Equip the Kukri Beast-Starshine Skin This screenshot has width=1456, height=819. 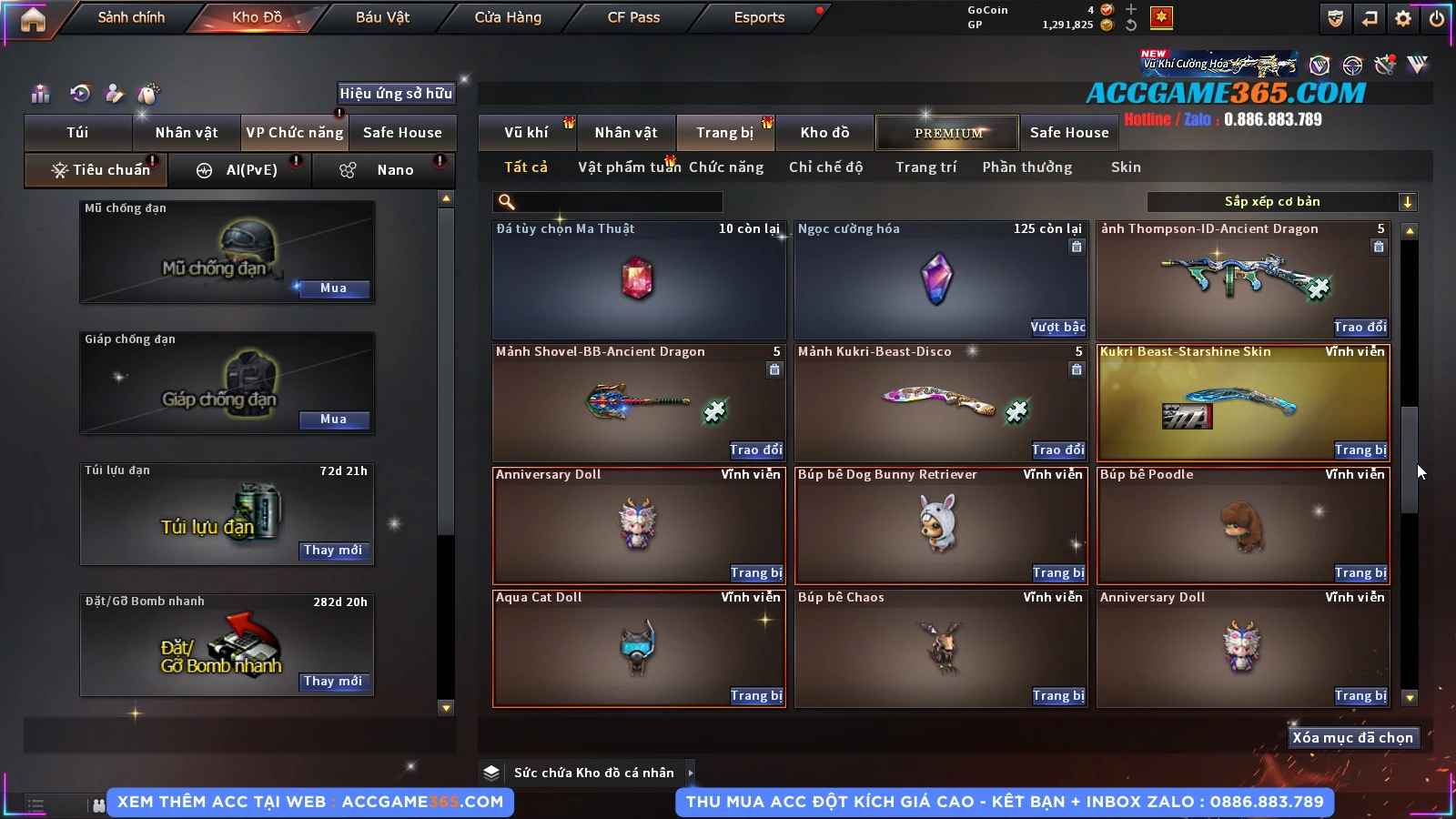pyautogui.click(x=1360, y=450)
